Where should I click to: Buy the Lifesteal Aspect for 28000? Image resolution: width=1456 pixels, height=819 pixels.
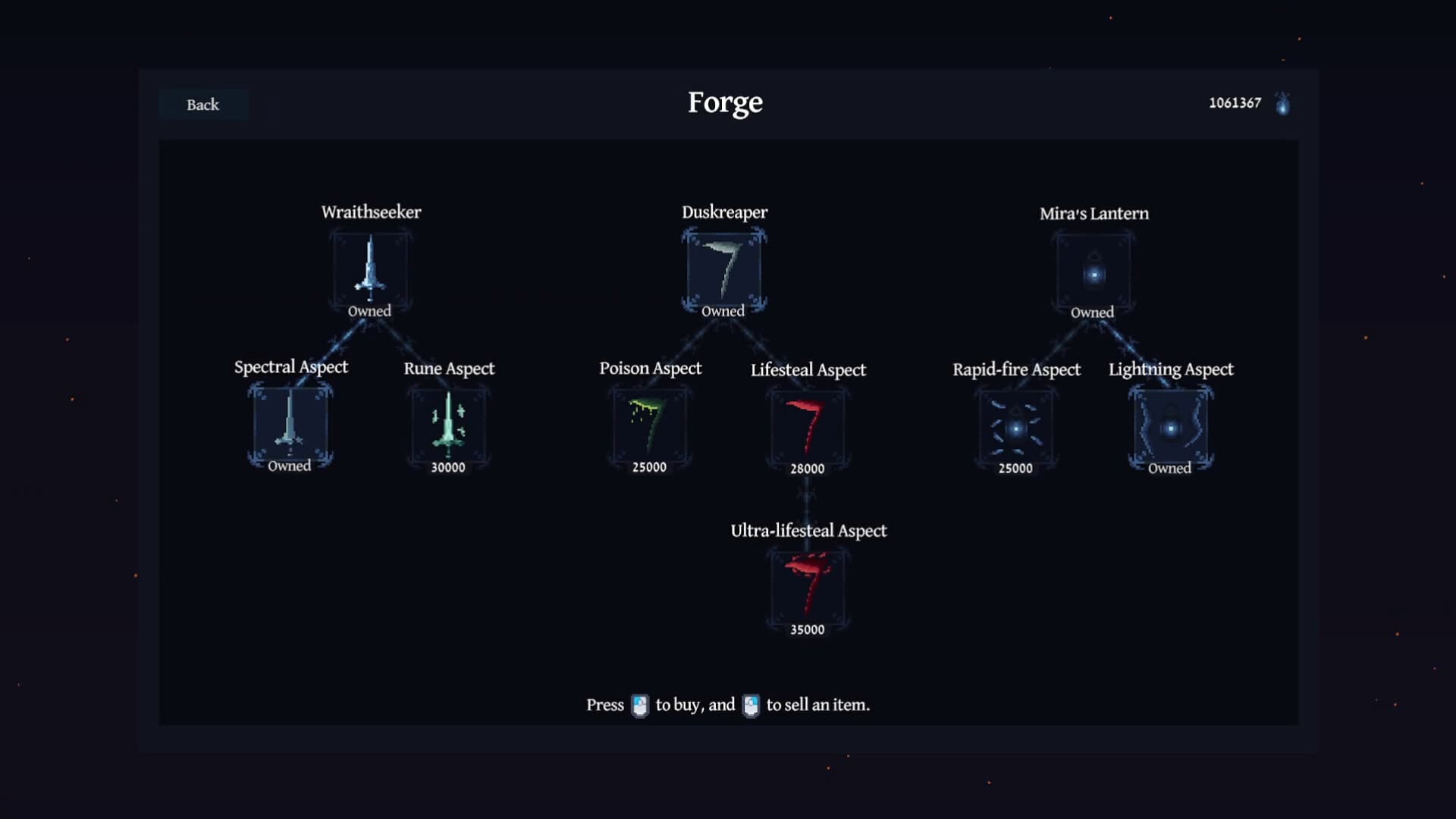[x=808, y=427]
